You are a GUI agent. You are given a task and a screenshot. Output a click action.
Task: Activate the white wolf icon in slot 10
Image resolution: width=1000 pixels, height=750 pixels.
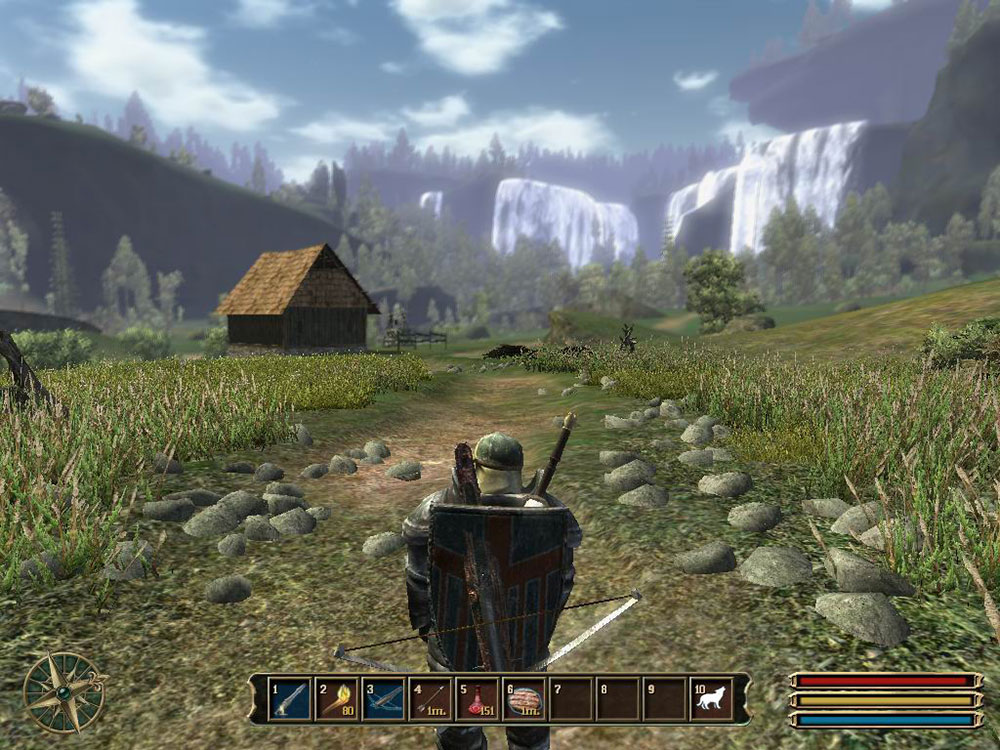711,698
